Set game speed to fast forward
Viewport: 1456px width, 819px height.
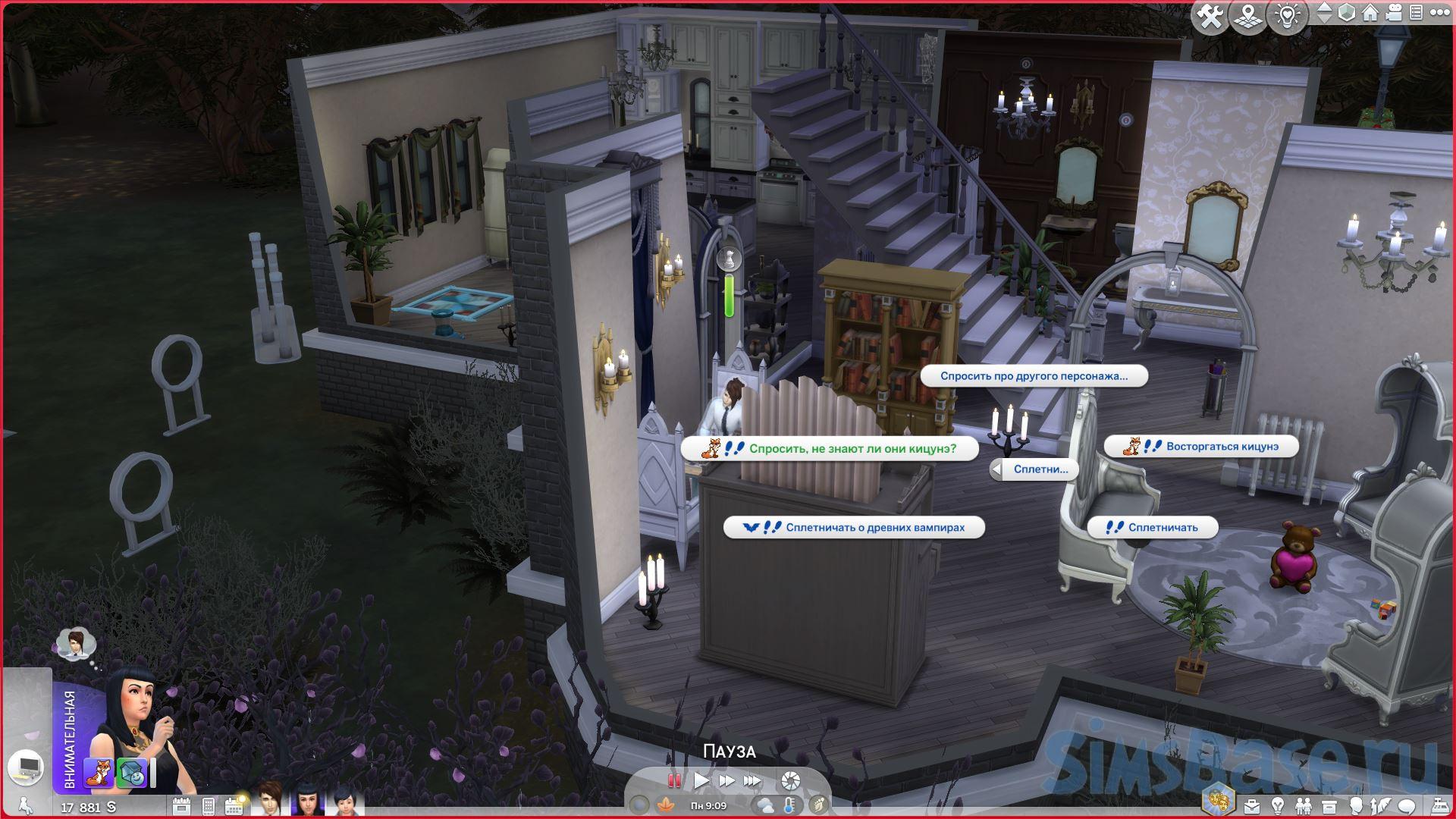(x=726, y=780)
